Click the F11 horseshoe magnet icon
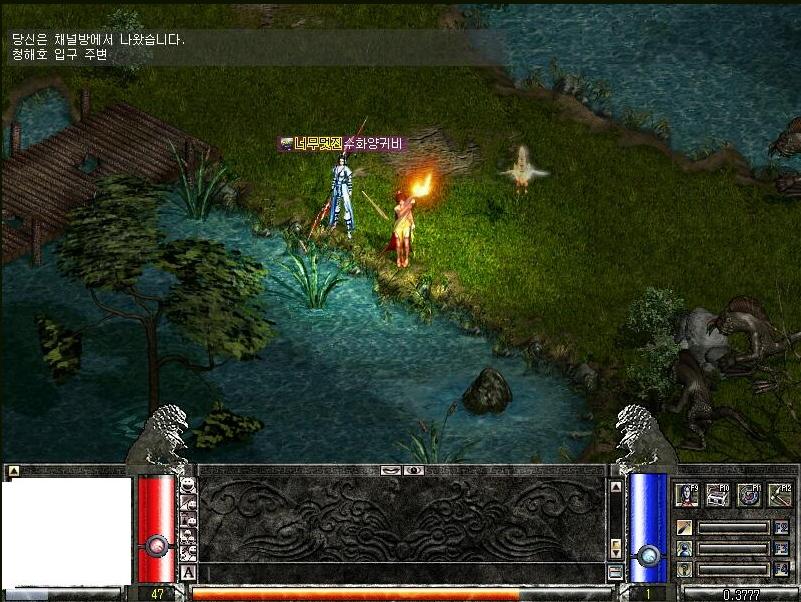Image resolution: width=801 pixels, height=602 pixels. pyautogui.click(x=749, y=494)
